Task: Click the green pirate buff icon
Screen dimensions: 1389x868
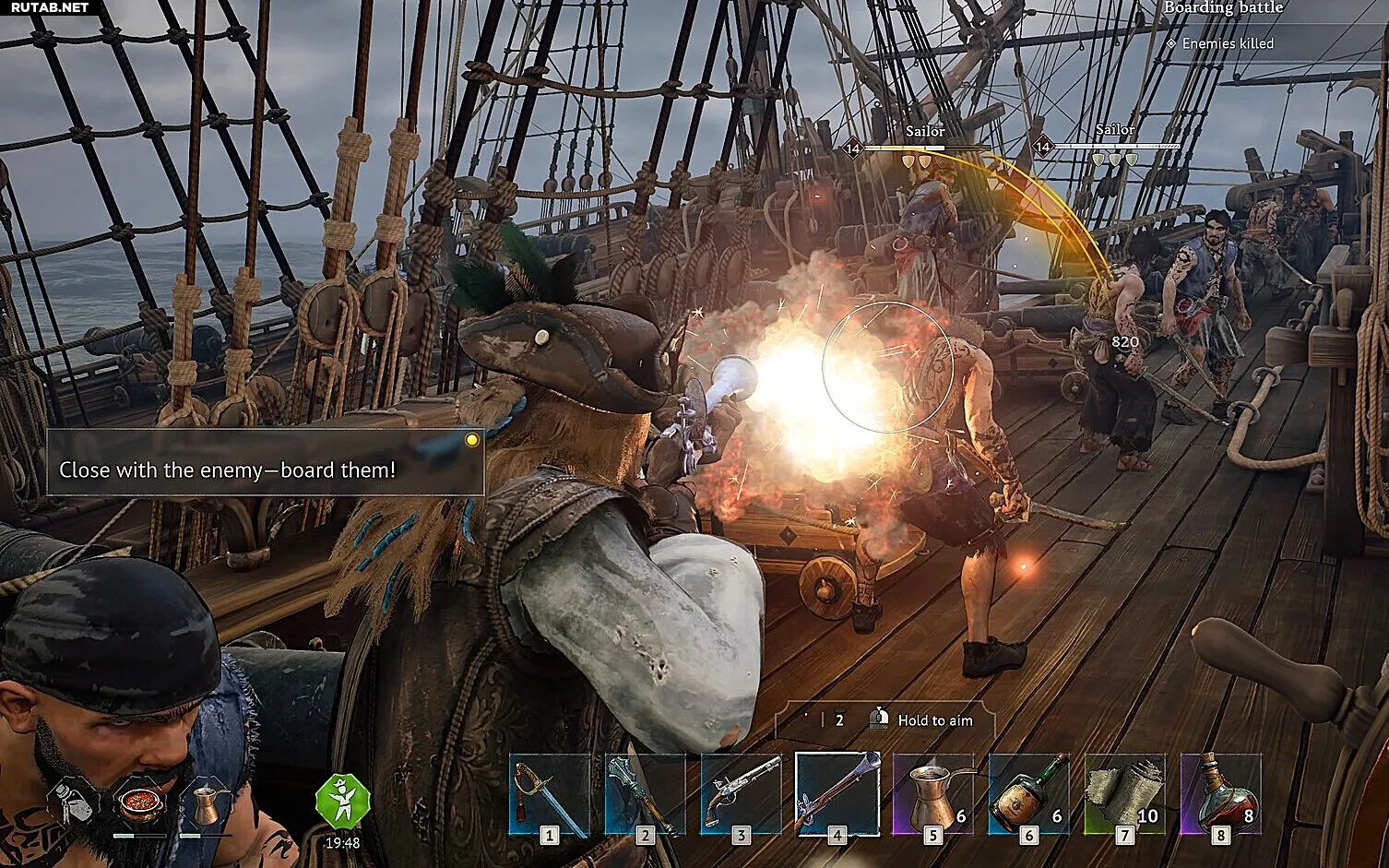Action: pos(342,802)
